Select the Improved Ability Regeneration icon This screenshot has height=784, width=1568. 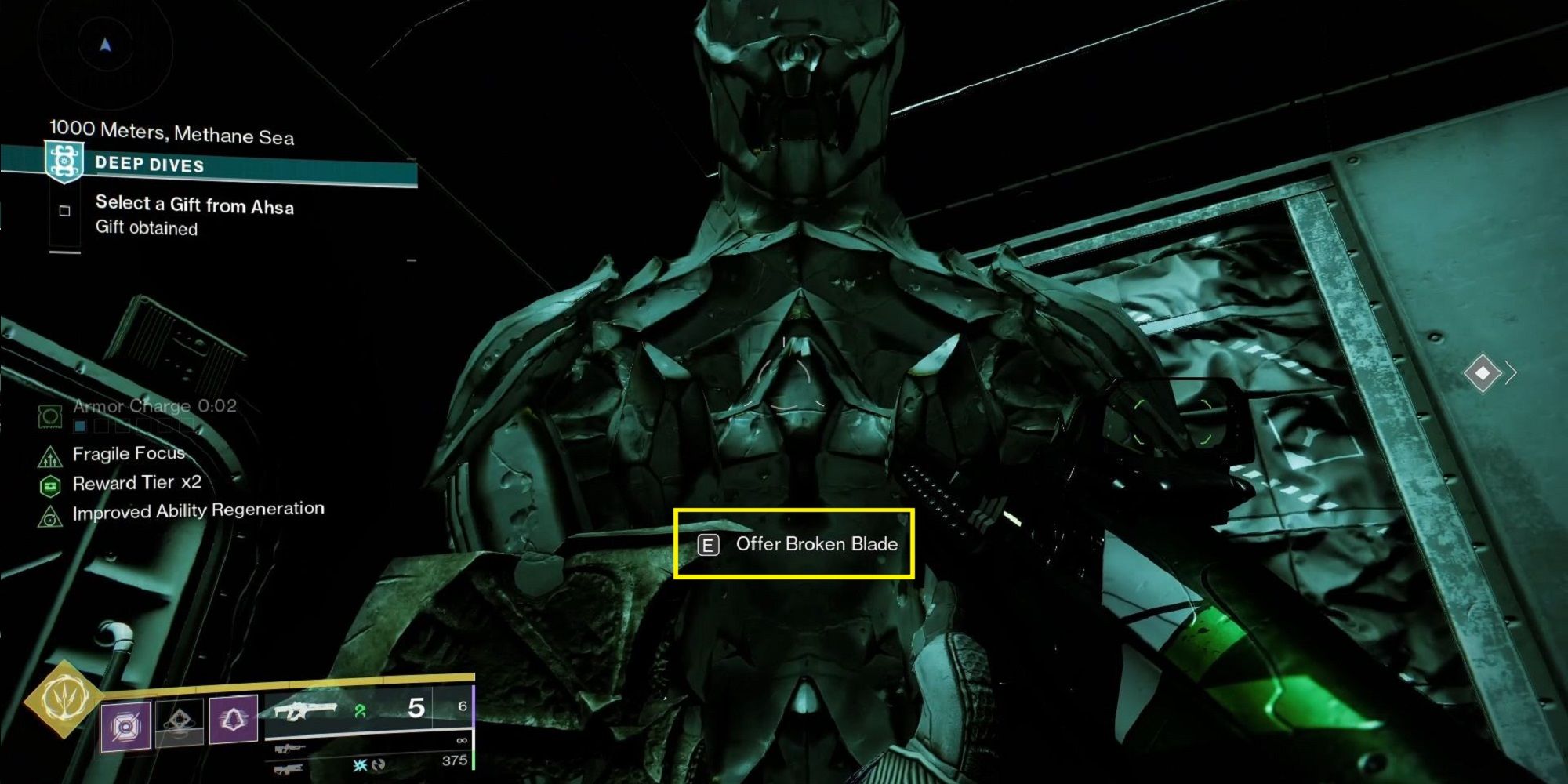(x=50, y=517)
